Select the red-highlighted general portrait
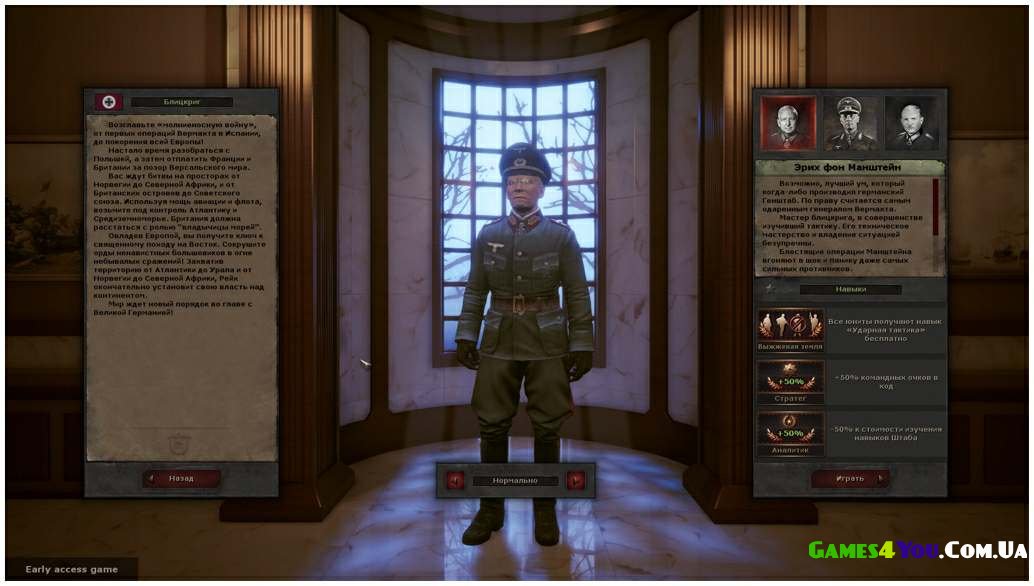 [786, 122]
